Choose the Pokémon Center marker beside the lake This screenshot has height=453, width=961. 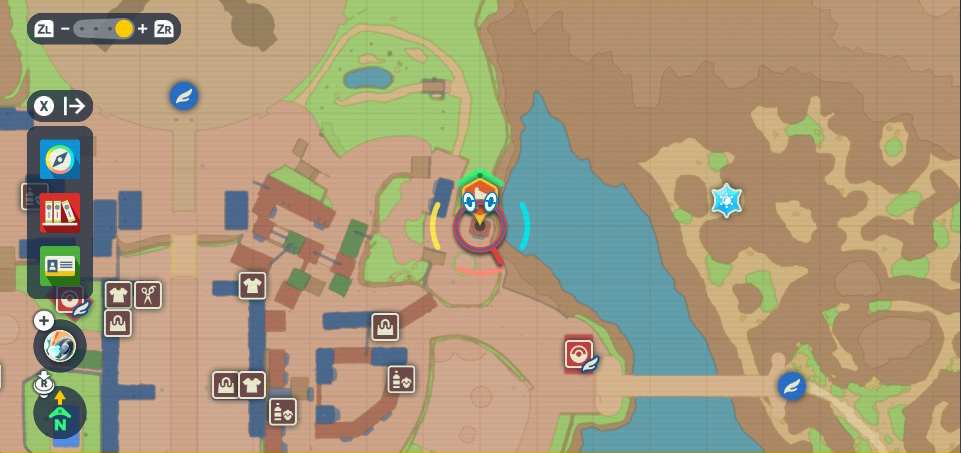[579, 353]
